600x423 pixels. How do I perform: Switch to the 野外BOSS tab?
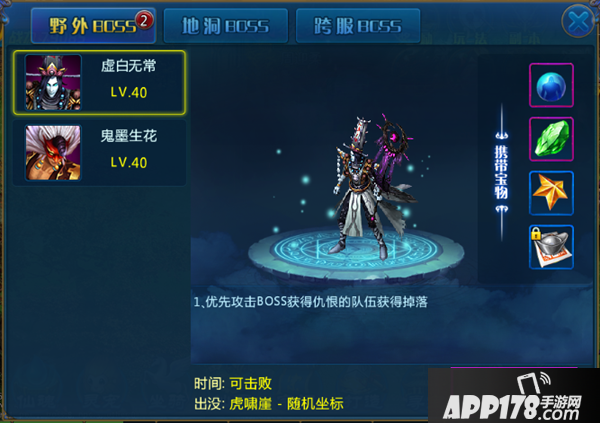click(92, 25)
